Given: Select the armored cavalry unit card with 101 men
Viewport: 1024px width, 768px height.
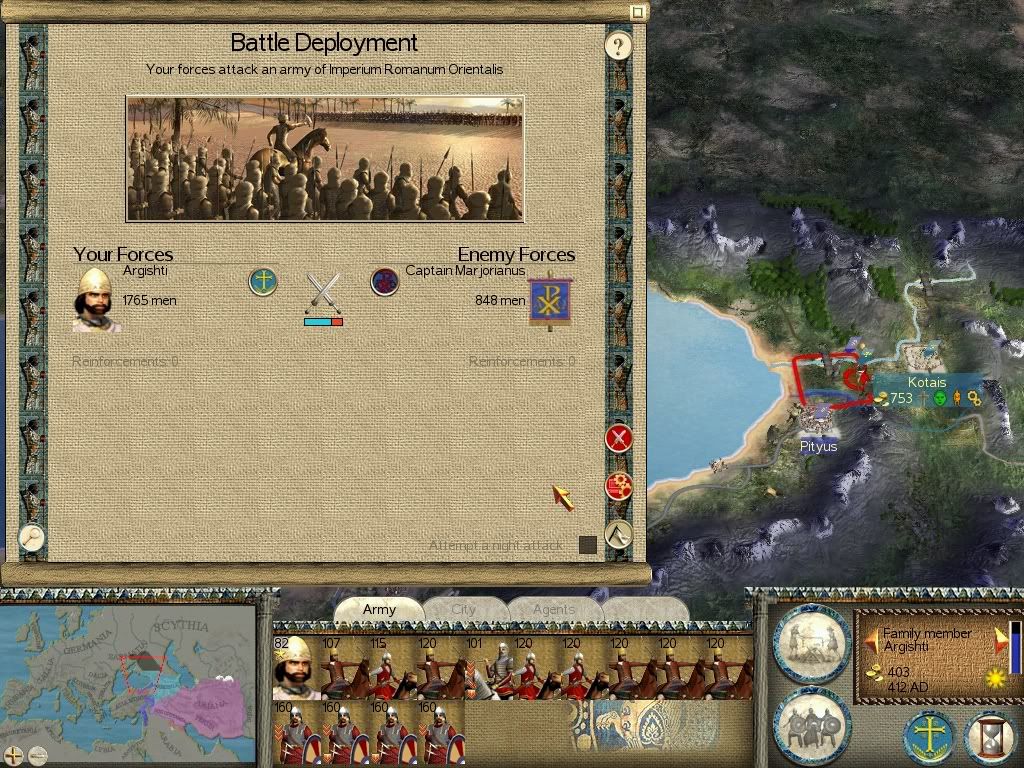Looking at the screenshot, I should [x=488, y=667].
